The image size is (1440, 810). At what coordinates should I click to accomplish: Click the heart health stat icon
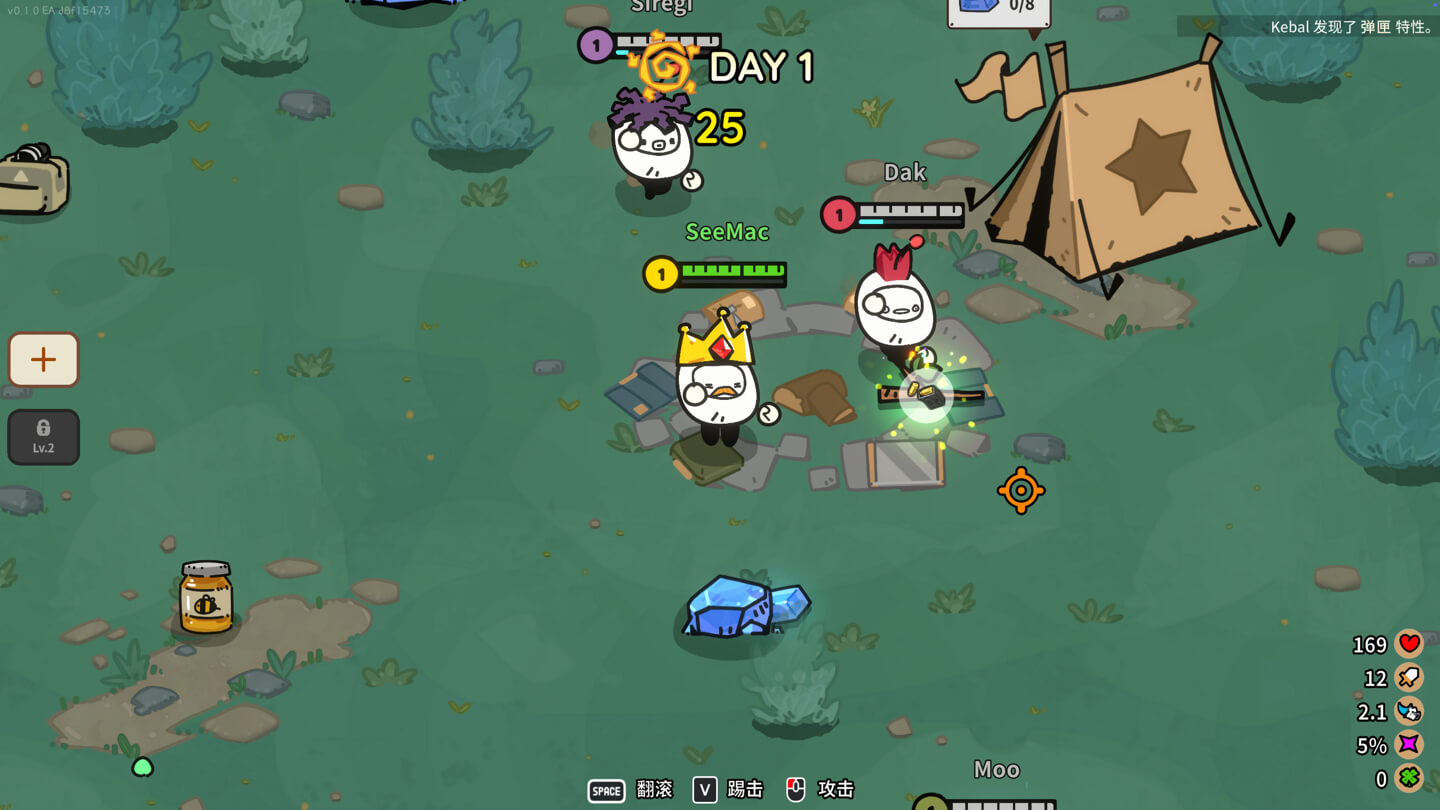[1408, 644]
